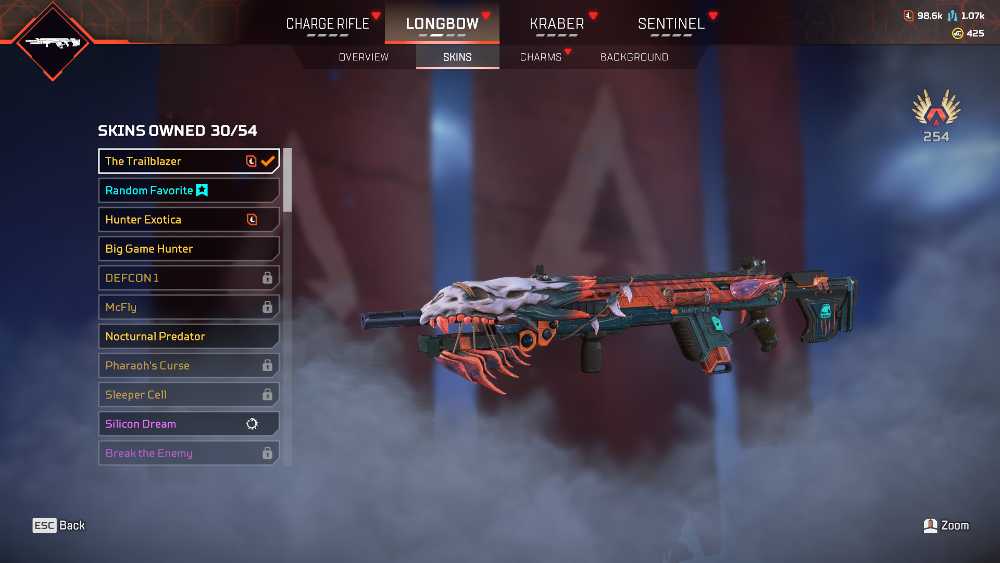Image resolution: width=1000 pixels, height=563 pixels.
Task: Switch to the Charge Rifle weapon tab
Action: tap(328, 24)
